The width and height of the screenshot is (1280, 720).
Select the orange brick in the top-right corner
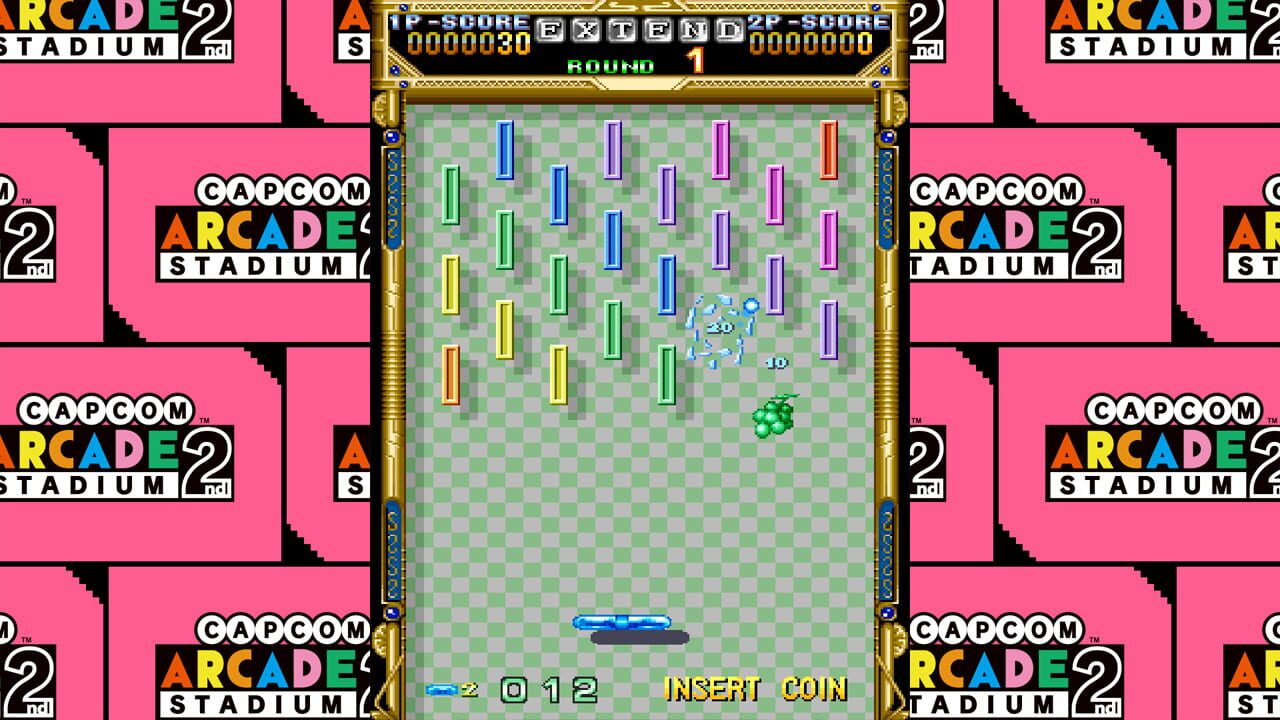[827, 150]
